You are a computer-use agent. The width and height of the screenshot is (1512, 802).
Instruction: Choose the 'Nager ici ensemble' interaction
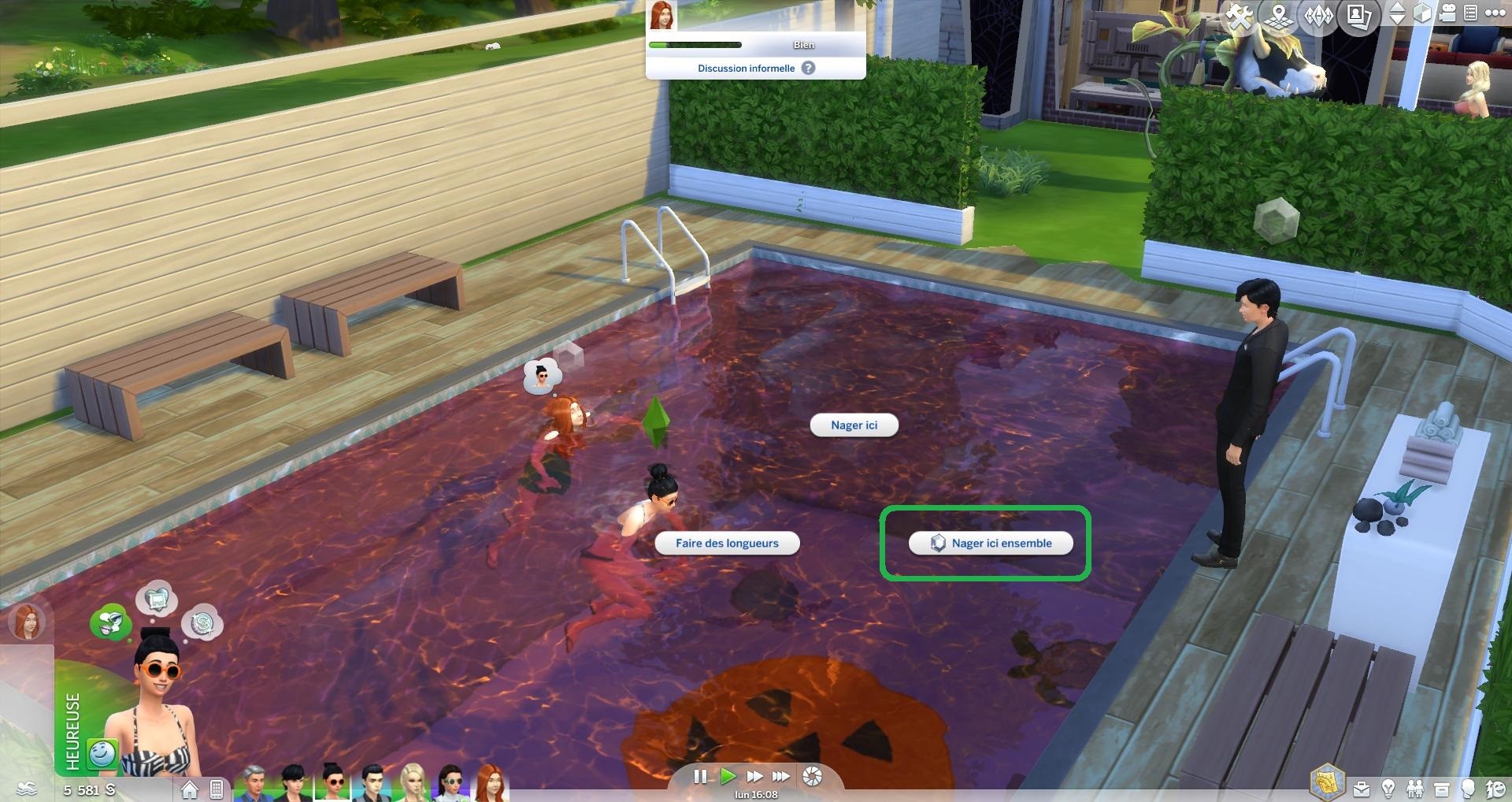[x=991, y=544]
